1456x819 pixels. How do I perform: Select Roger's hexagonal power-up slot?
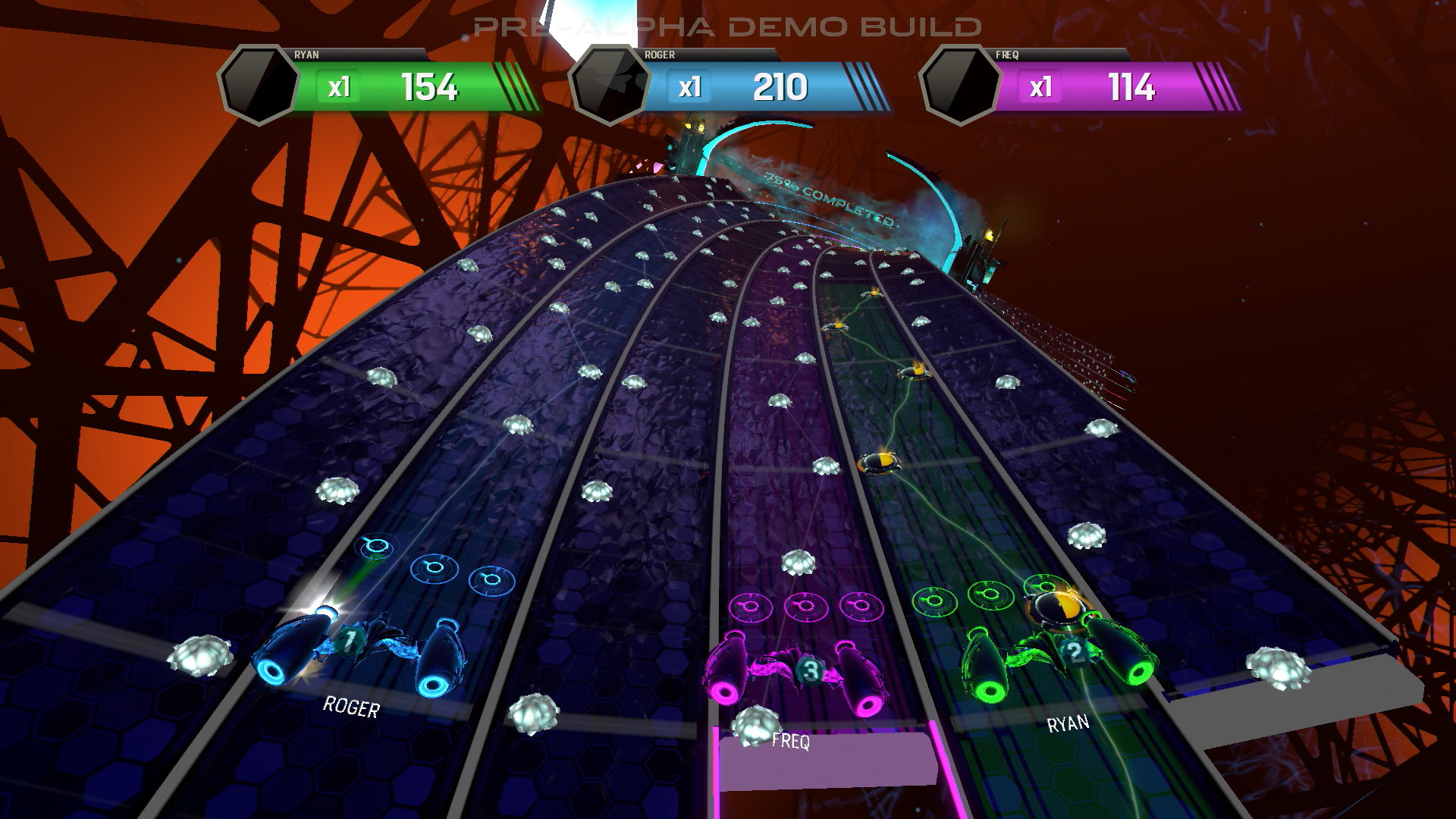(610, 85)
